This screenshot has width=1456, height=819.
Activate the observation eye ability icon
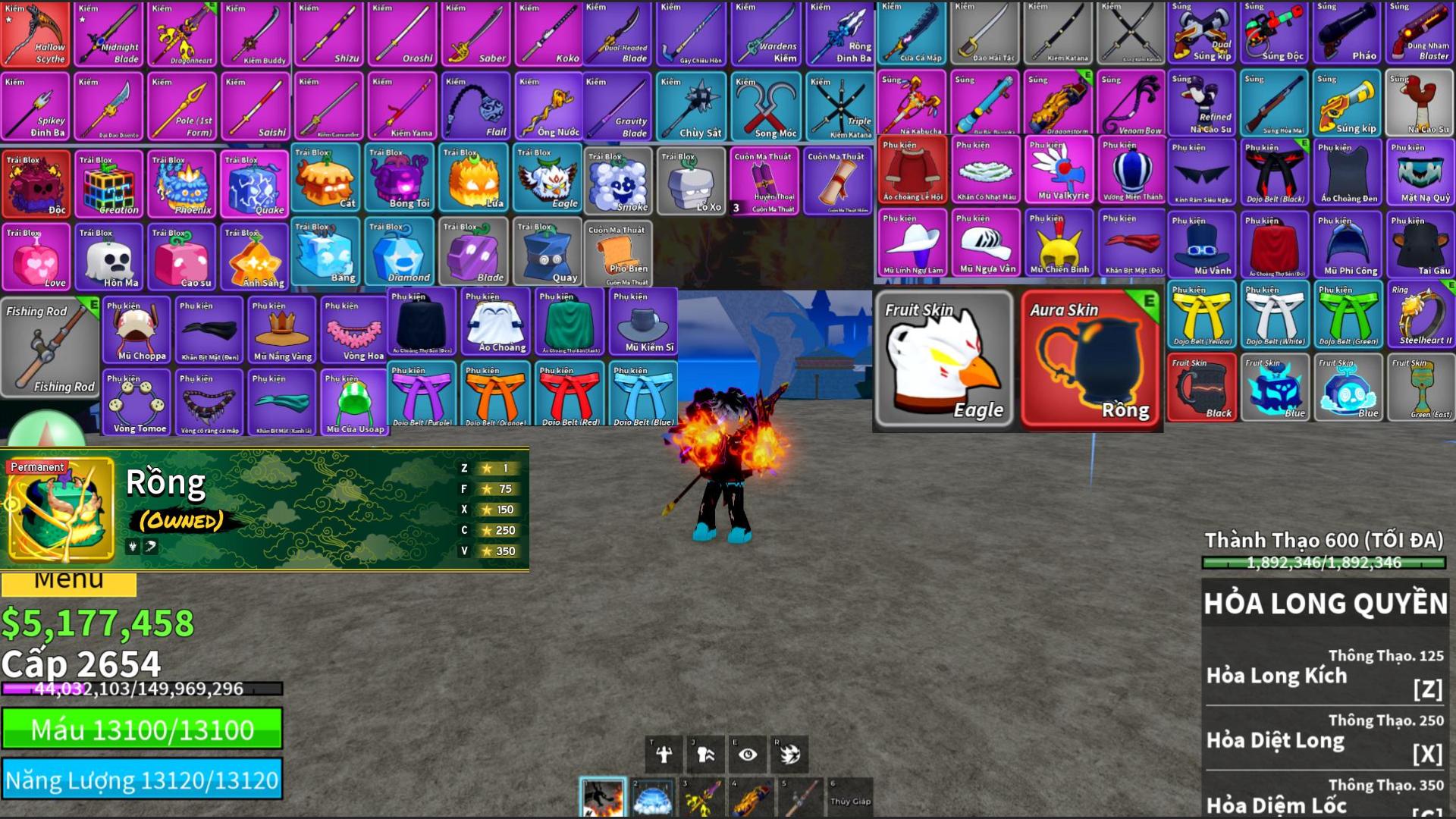click(x=748, y=755)
